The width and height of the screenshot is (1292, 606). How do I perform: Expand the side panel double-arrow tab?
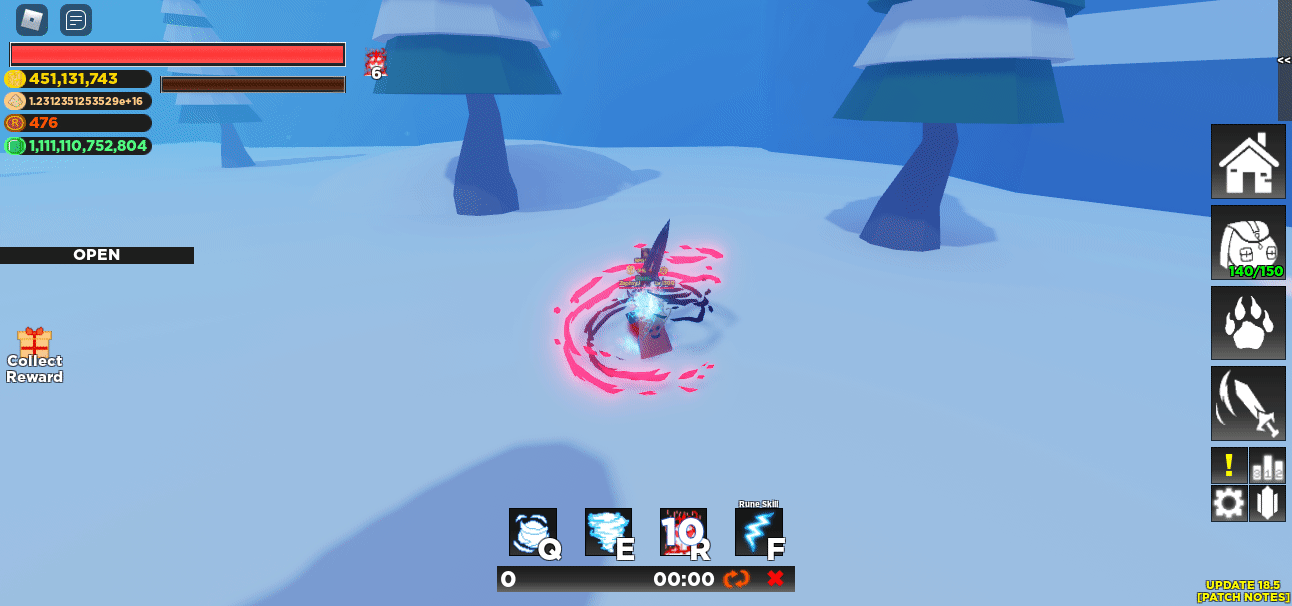[x=1284, y=60]
